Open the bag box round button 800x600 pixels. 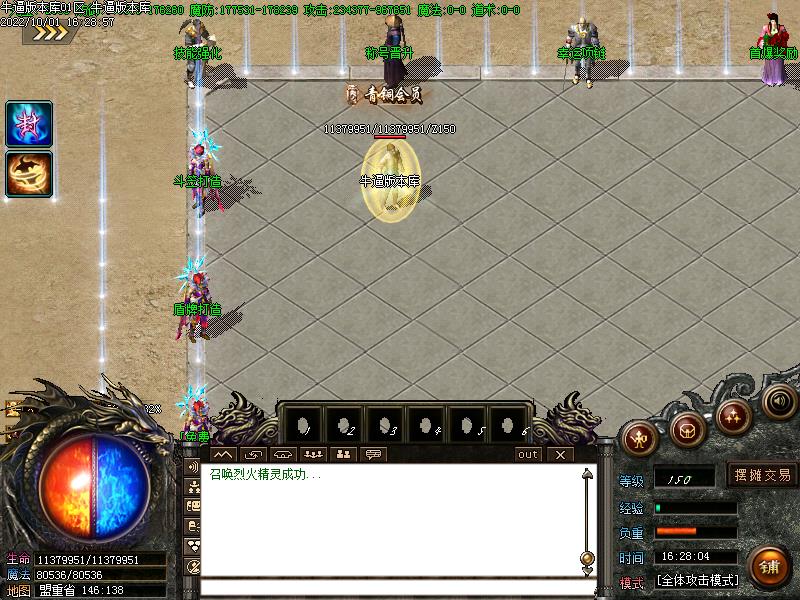click(688, 428)
